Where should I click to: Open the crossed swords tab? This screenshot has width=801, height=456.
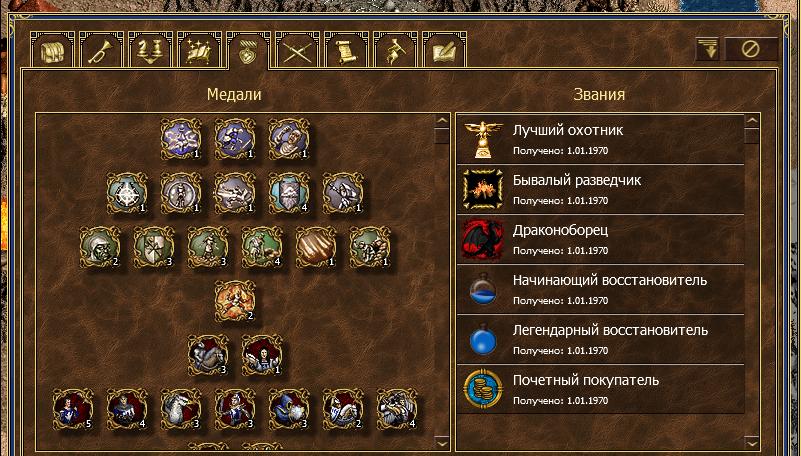297,50
